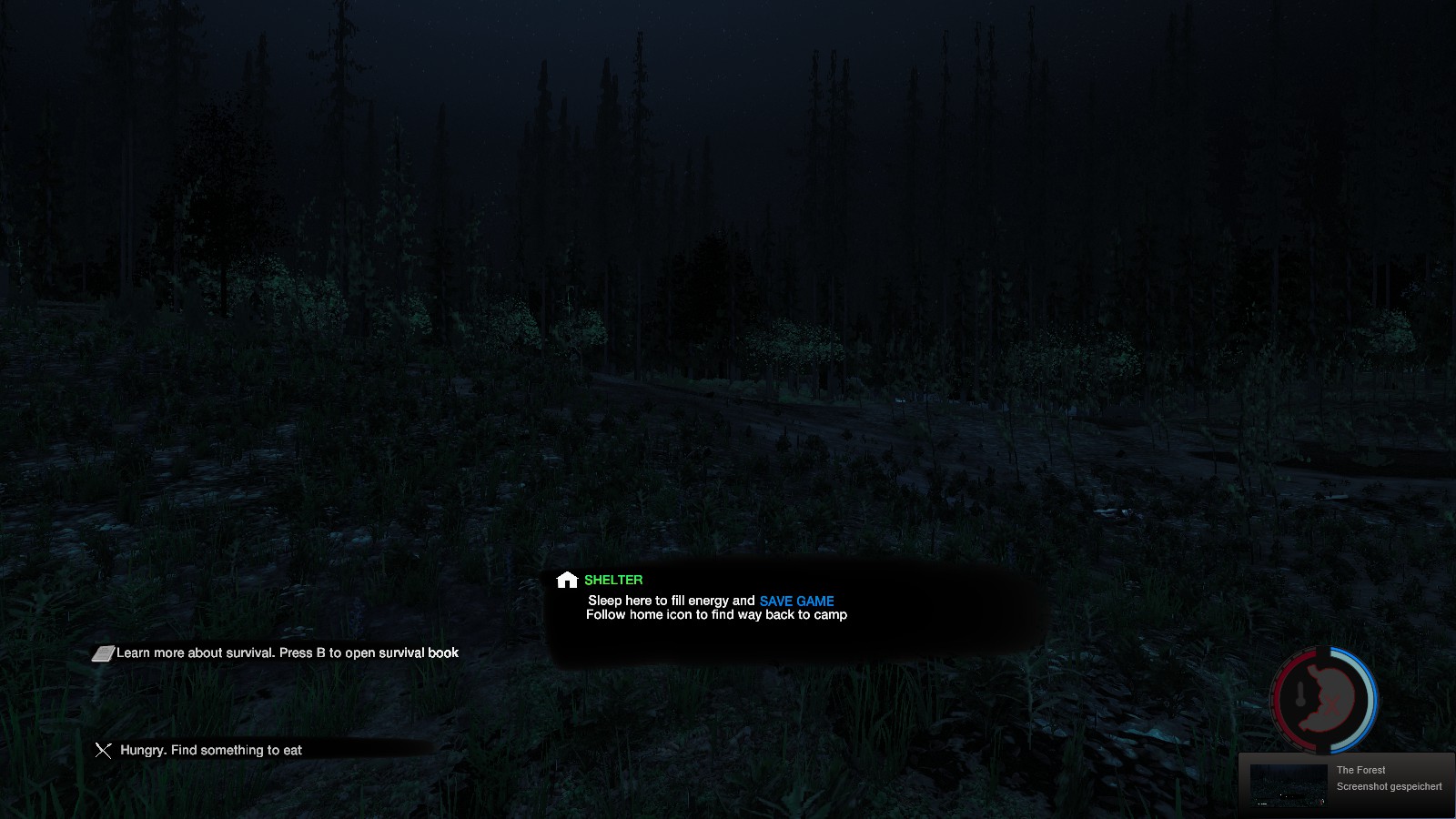Click the white home icon beside SHELTER

pyautogui.click(x=567, y=580)
